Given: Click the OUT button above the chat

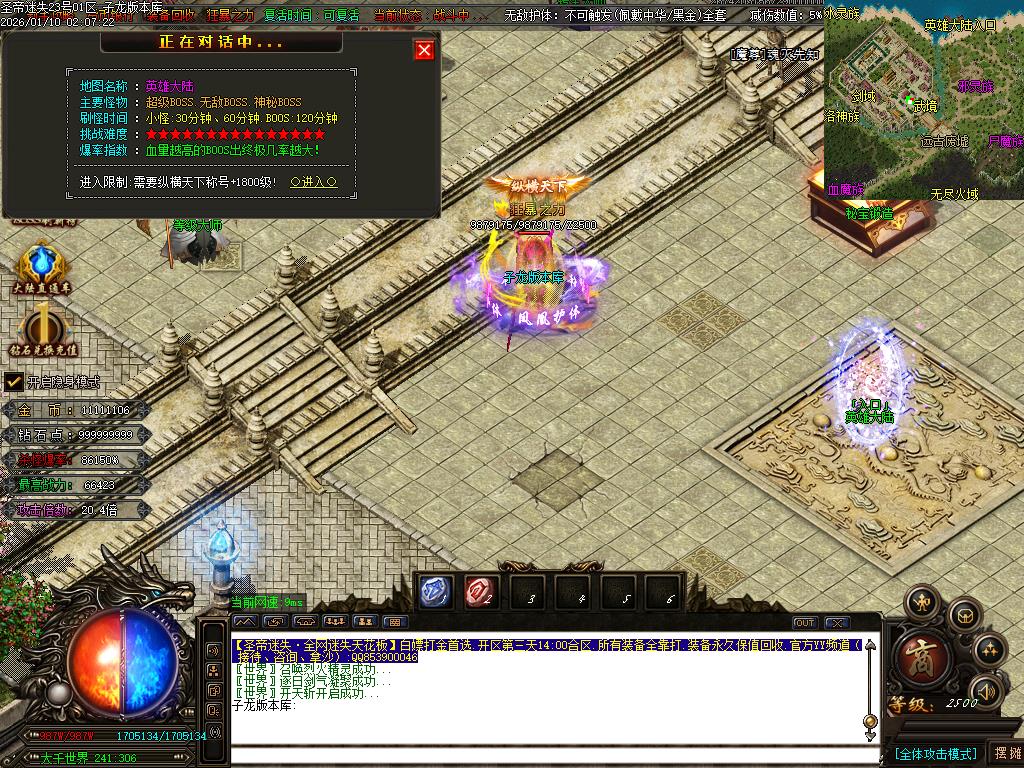Looking at the screenshot, I should (805, 622).
